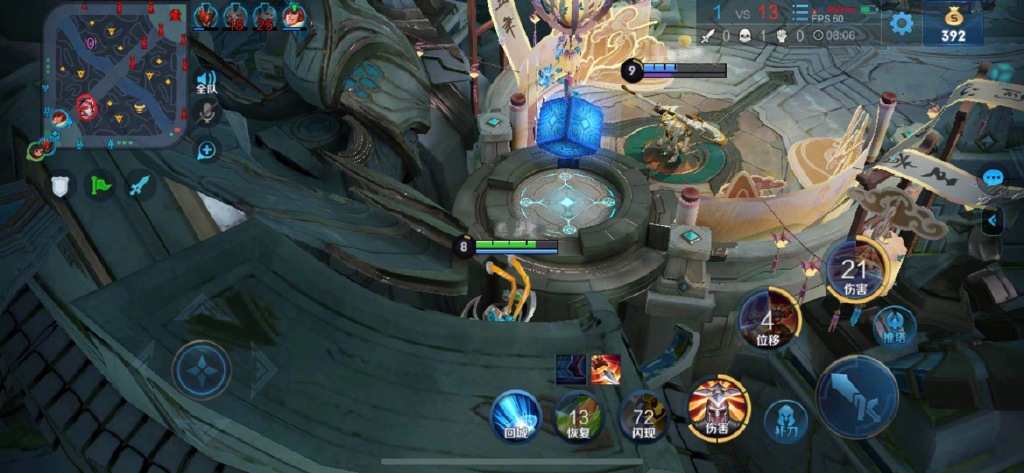The image size is (1024, 473).
Task: Open the minimap
Action: [x=115, y=72]
